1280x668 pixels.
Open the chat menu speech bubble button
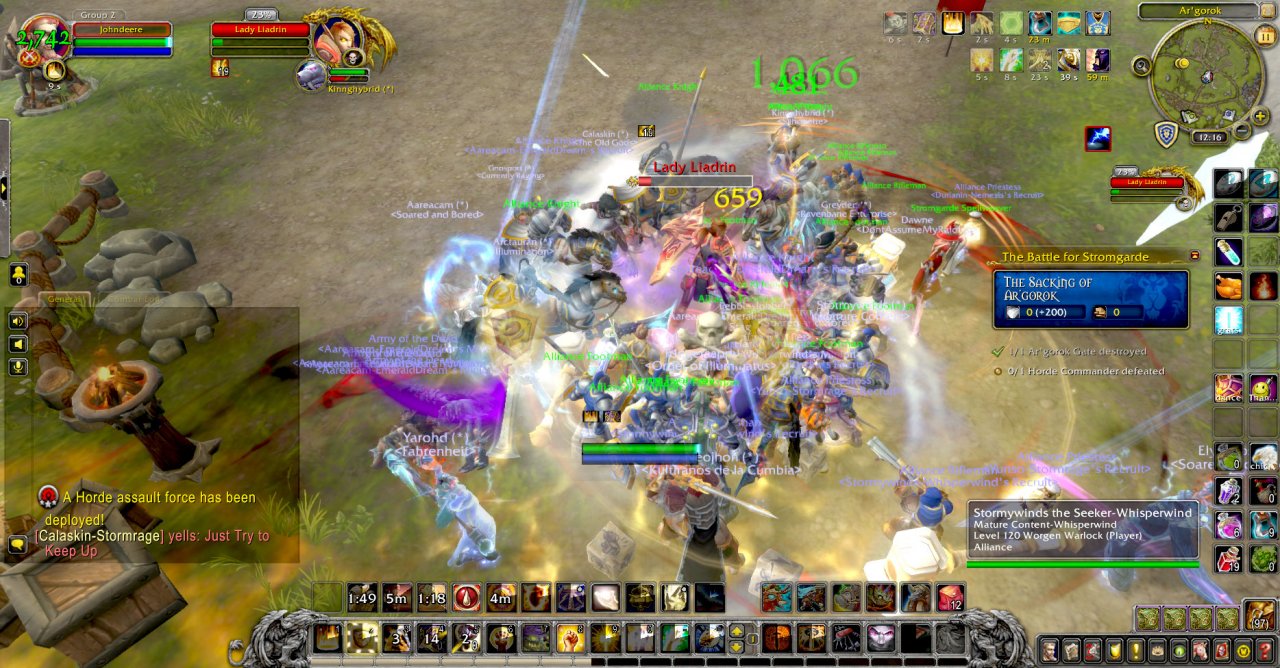pos(17,544)
